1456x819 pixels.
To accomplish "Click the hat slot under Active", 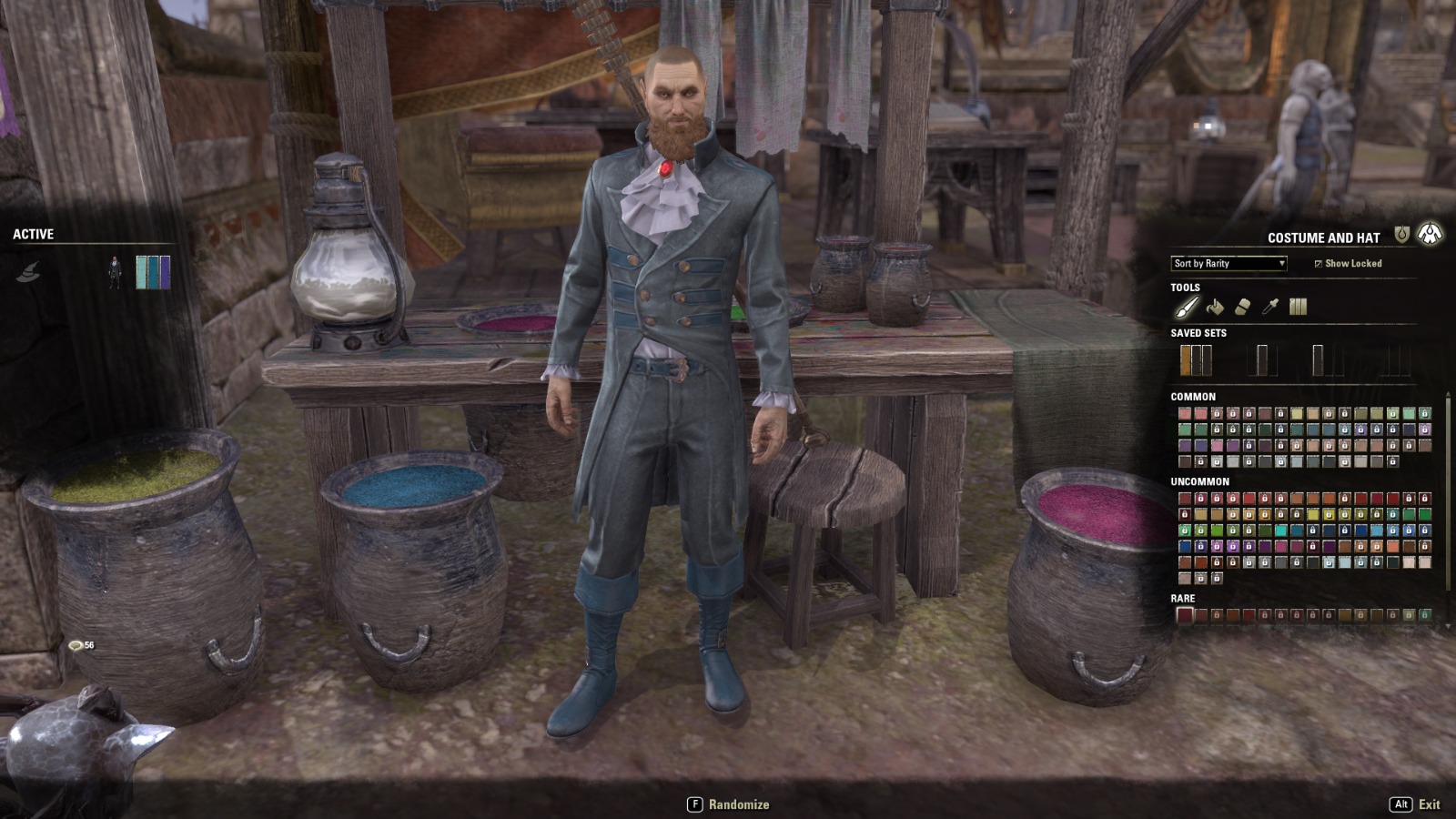I will pyautogui.click(x=28, y=272).
